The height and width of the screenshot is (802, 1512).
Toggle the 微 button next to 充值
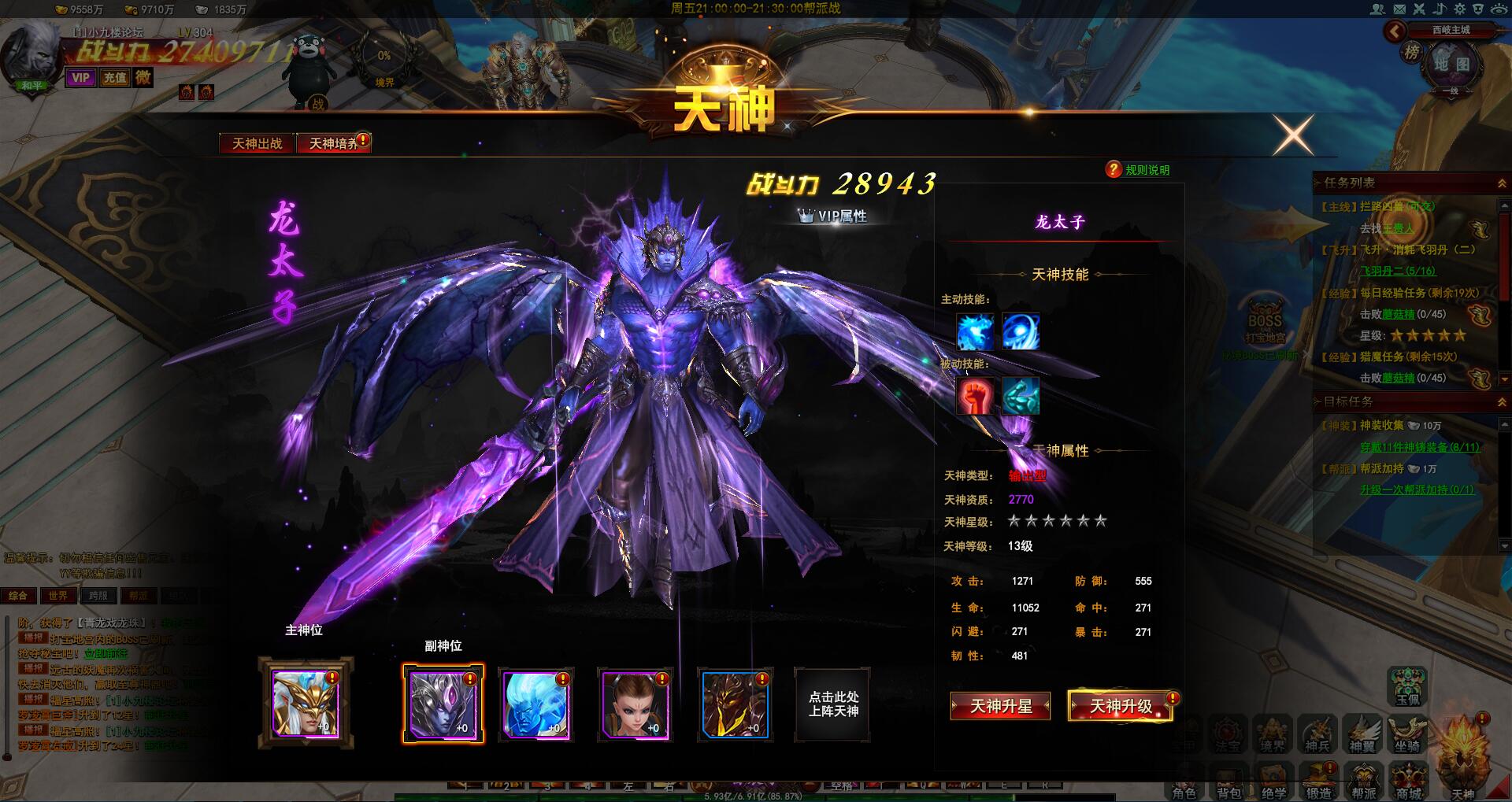143,79
